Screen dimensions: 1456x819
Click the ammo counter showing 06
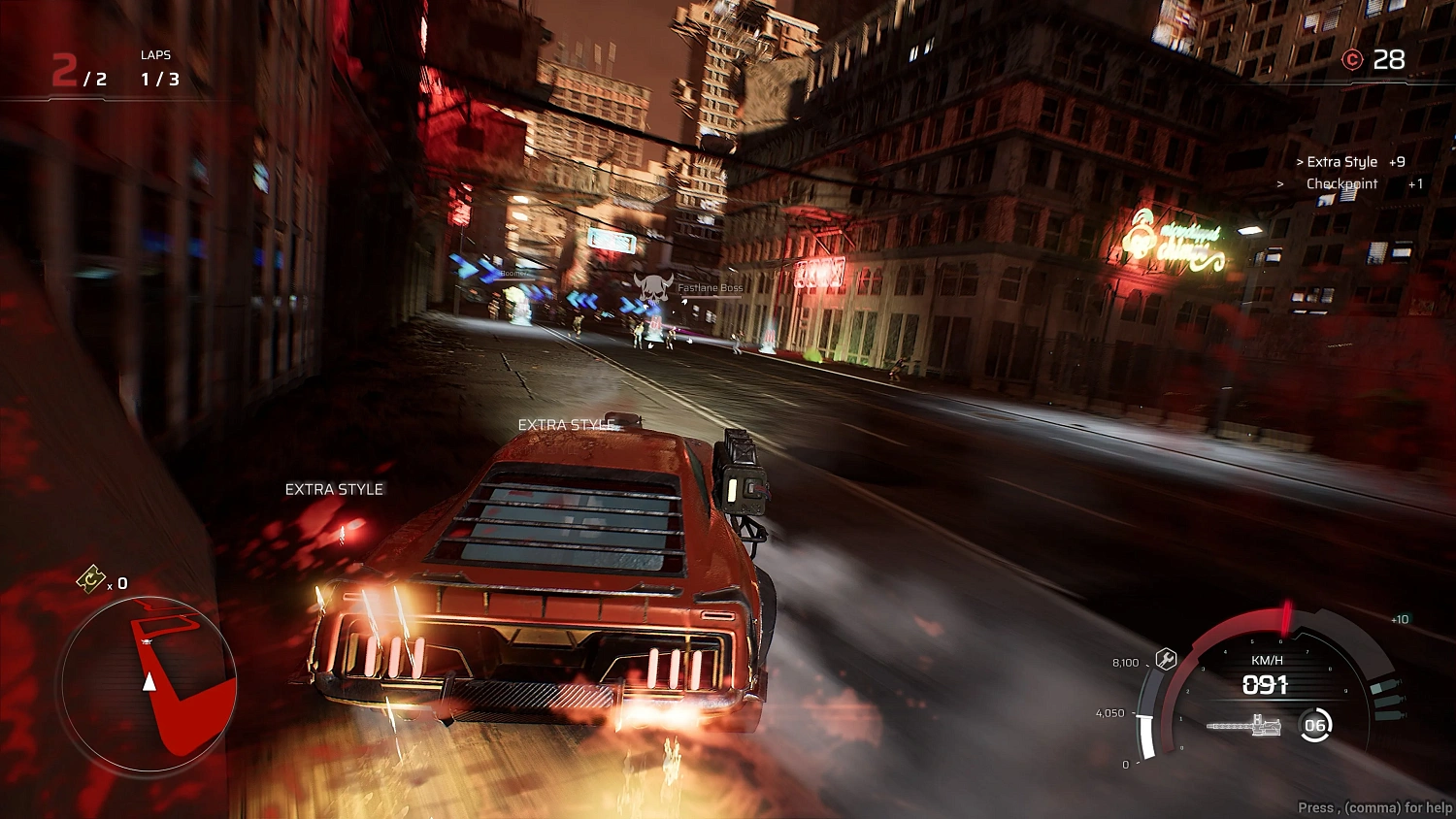click(1316, 724)
